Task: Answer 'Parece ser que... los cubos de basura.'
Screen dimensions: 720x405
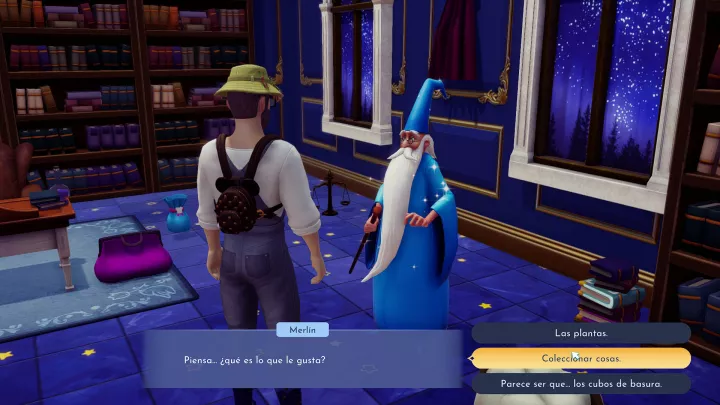Action: point(581,383)
